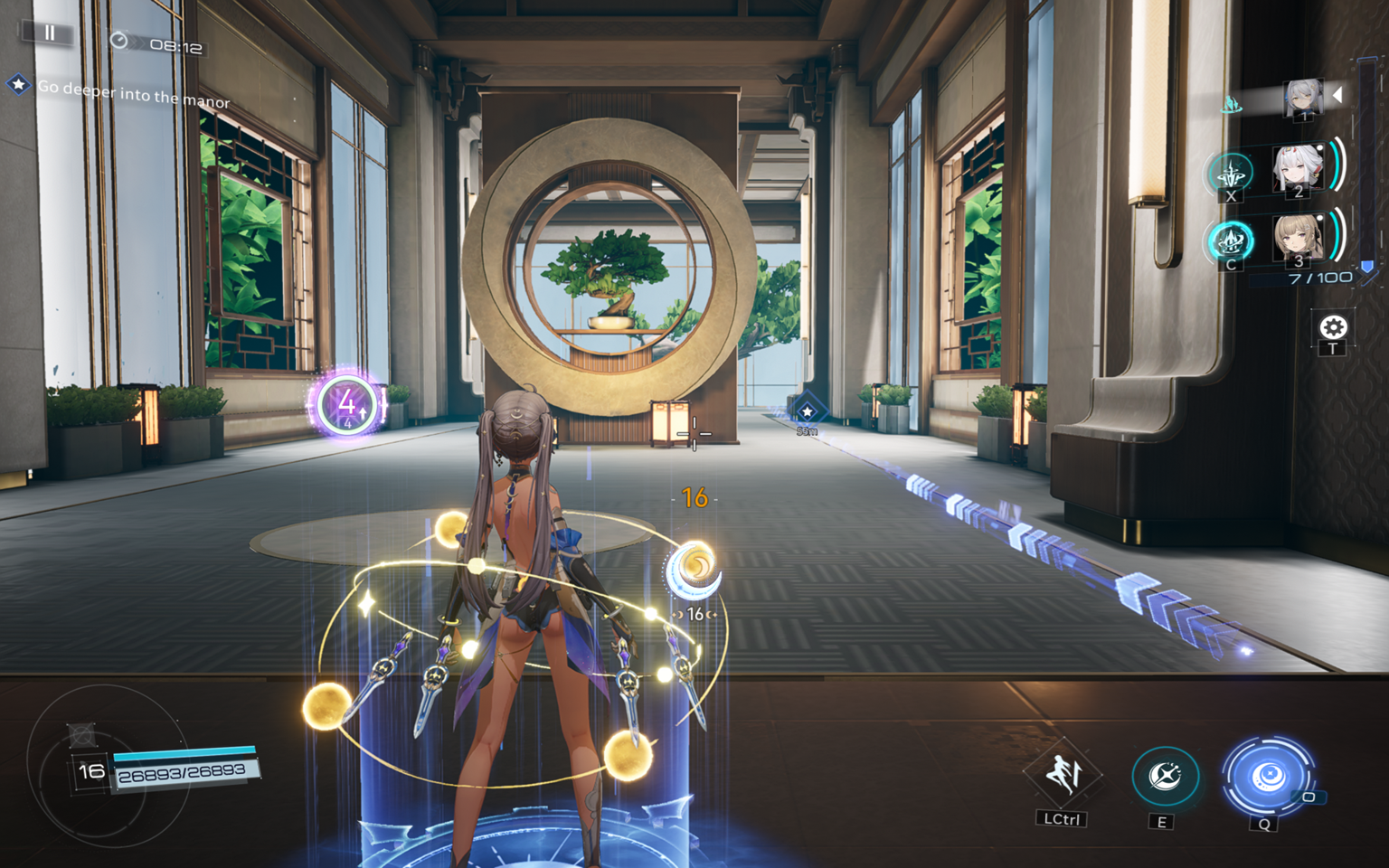Trigger slot 2 character's support skill icon
Screen dimensions: 1389x868
point(1231,174)
